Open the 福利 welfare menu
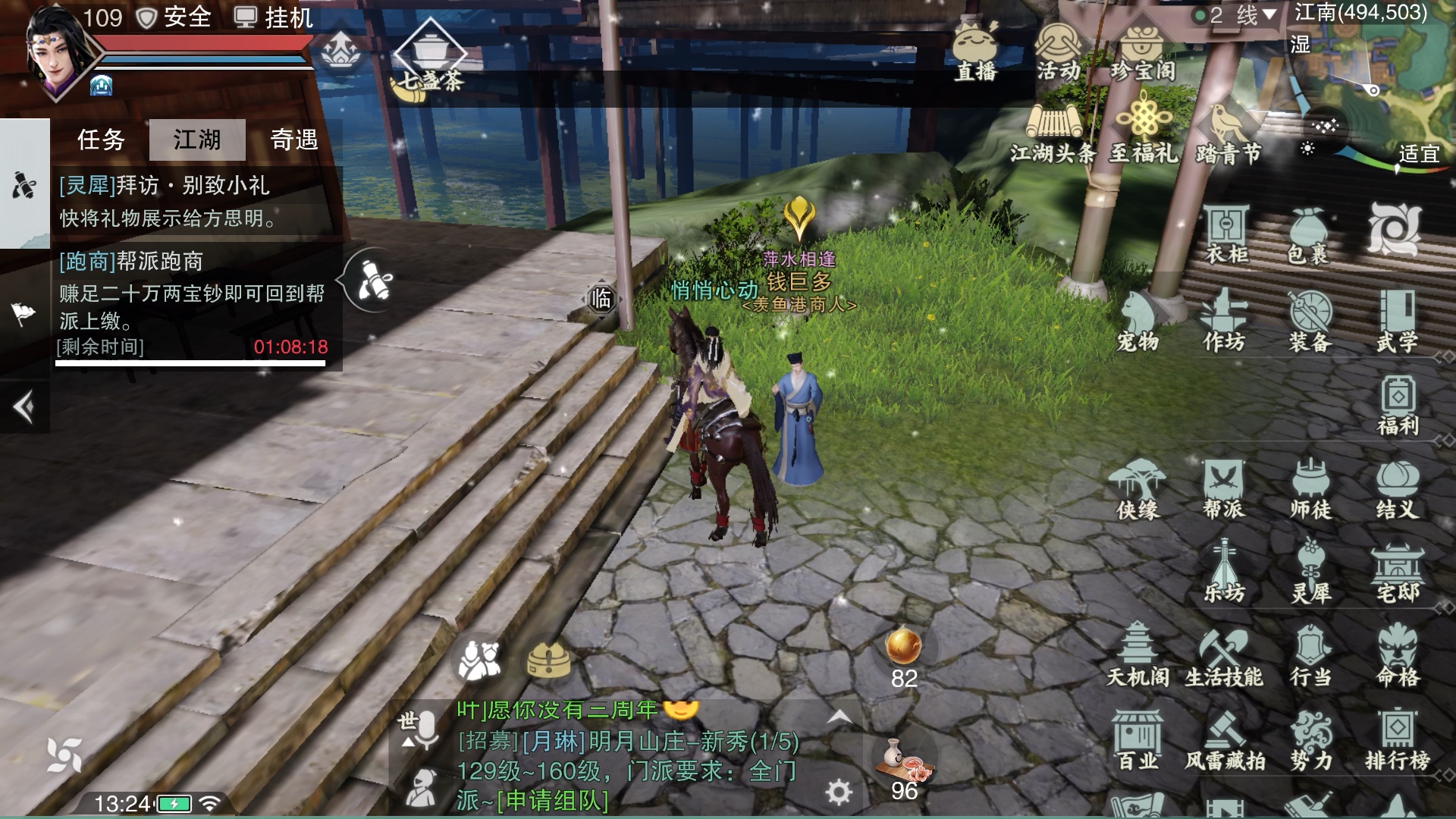 [1397, 406]
